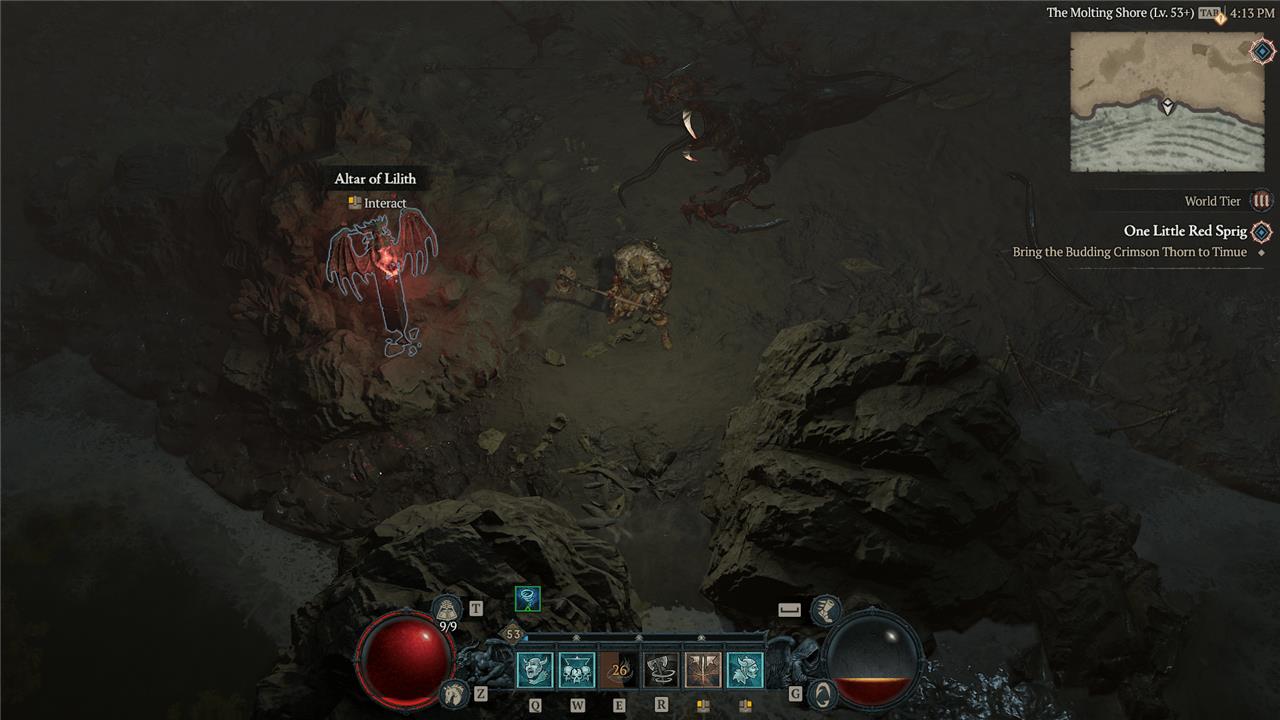Select the green-bordered whirlwind buff icon
The image size is (1280, 720).
click(527, 598)
